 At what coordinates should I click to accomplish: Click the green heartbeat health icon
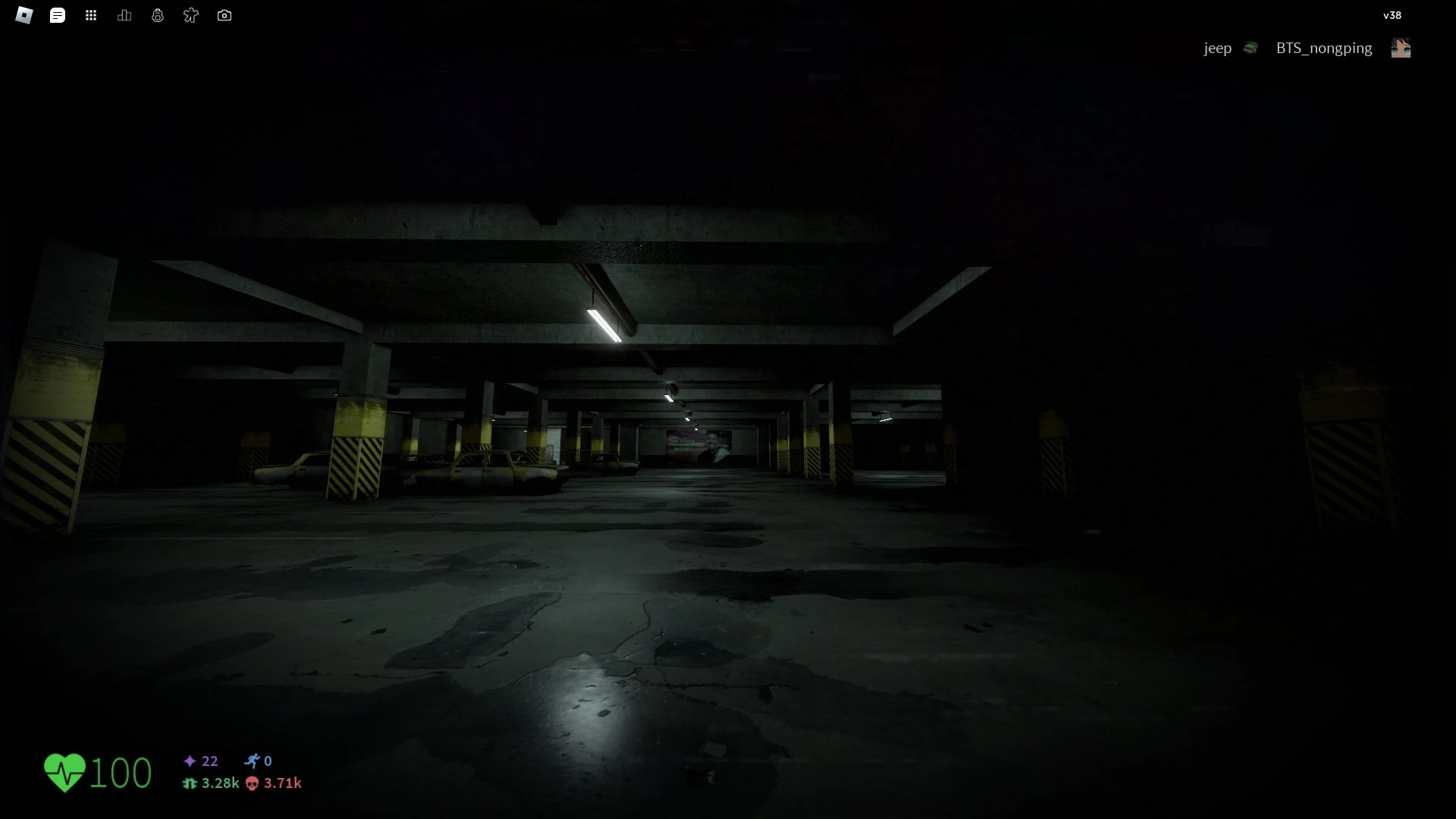point(65,771)
